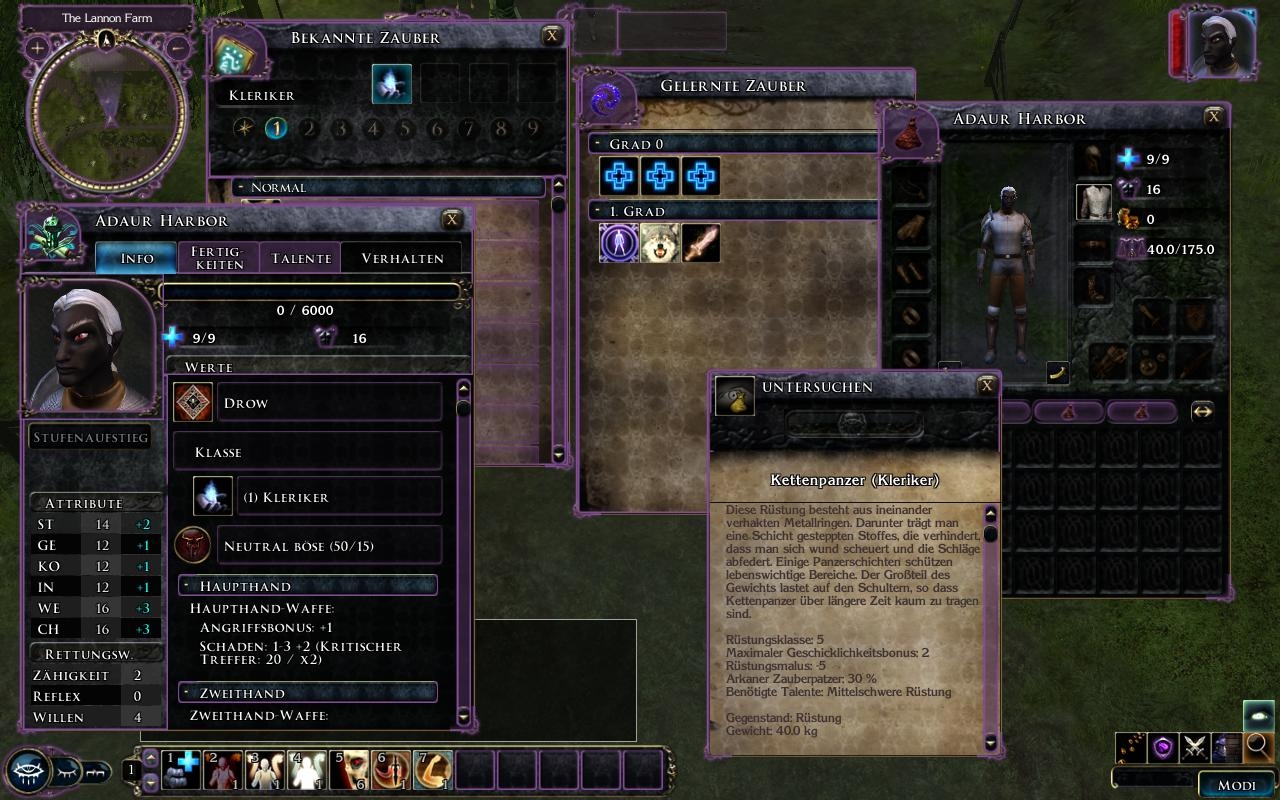The image size is (1280, 800).
Task: Open the Modi button
Action: (1236, 785)
